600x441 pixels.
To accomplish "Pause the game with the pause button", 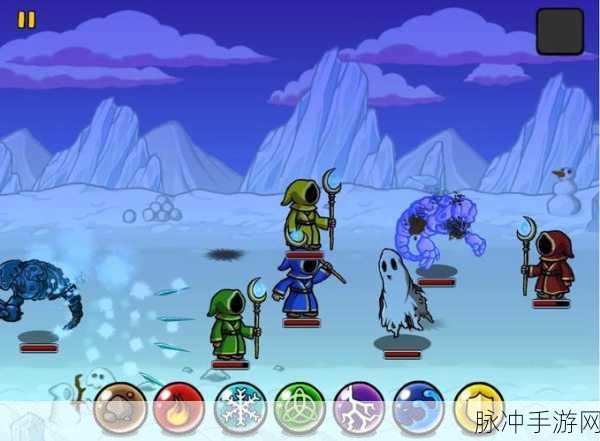I will coord(27,19).
